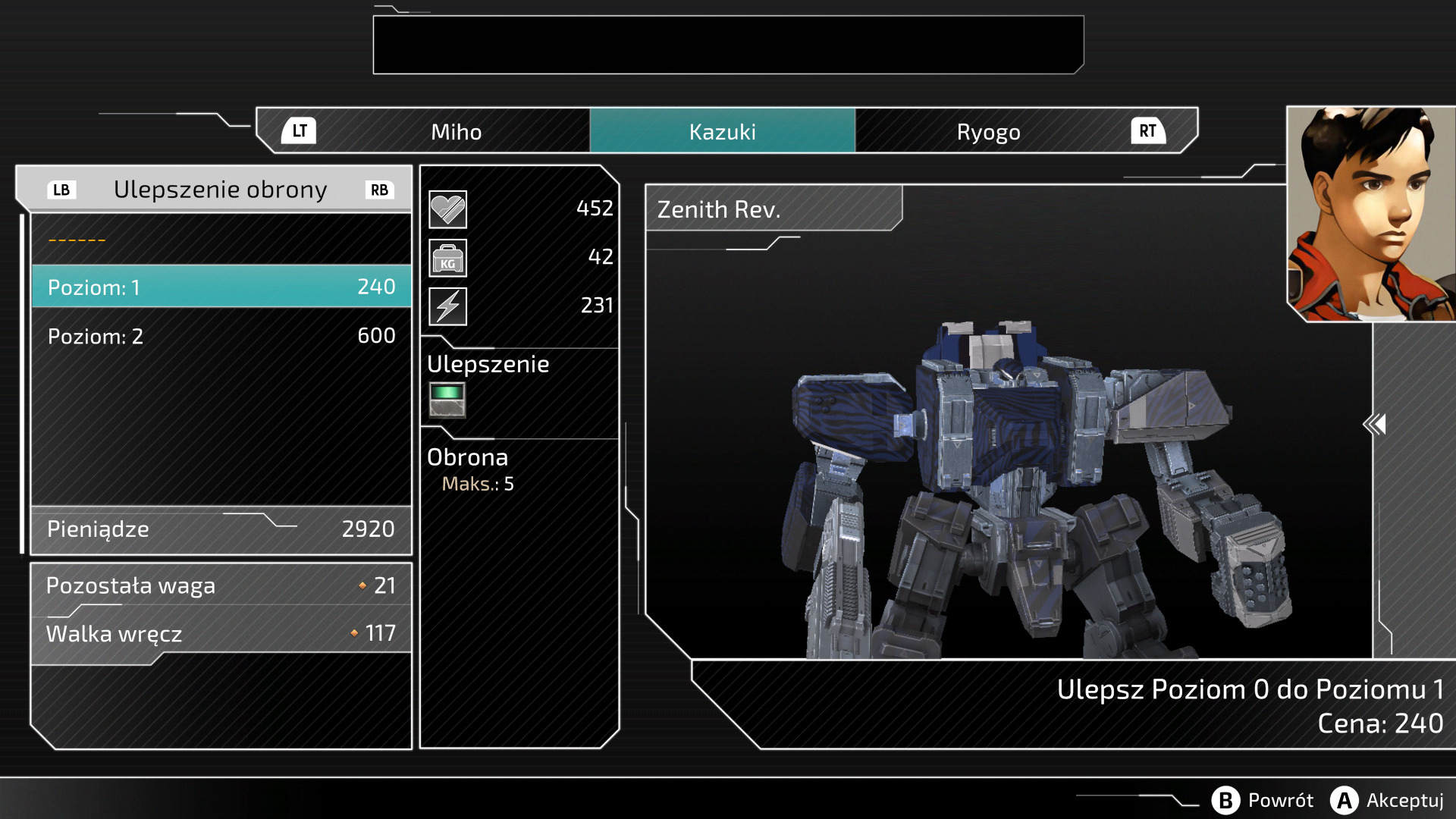Go back with the Powrót option
Screen dimensions: 1456x819
coord(1263,800)
